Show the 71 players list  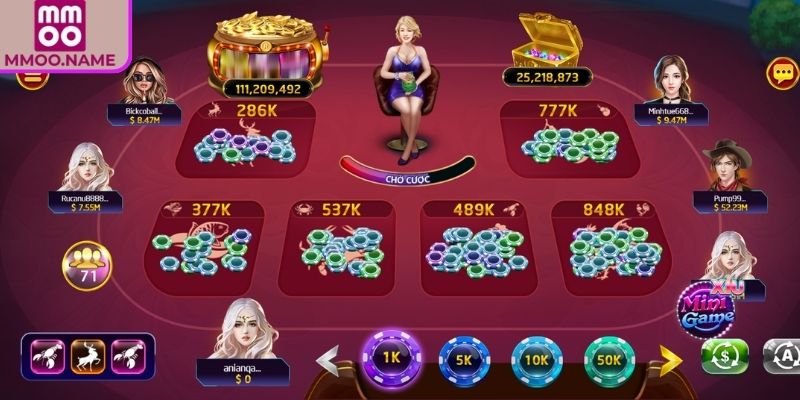[x=87, y=265]
